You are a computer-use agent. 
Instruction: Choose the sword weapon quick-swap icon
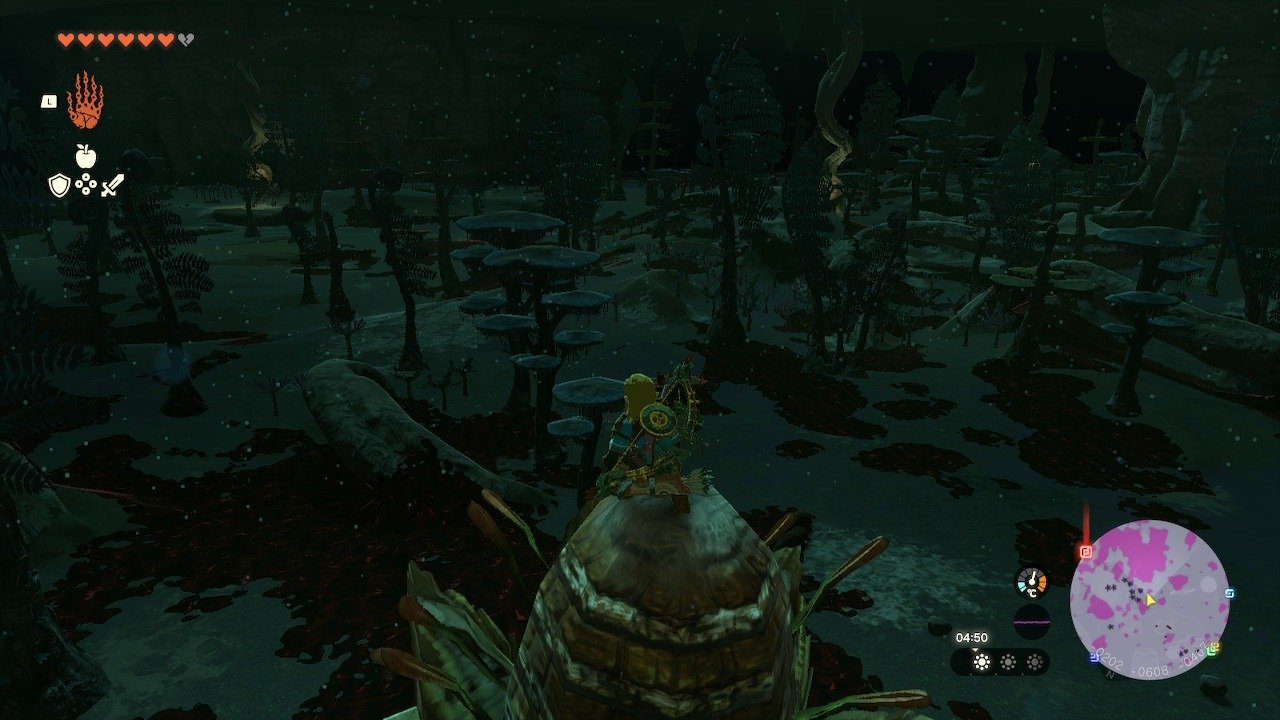(x=112, y=185)
